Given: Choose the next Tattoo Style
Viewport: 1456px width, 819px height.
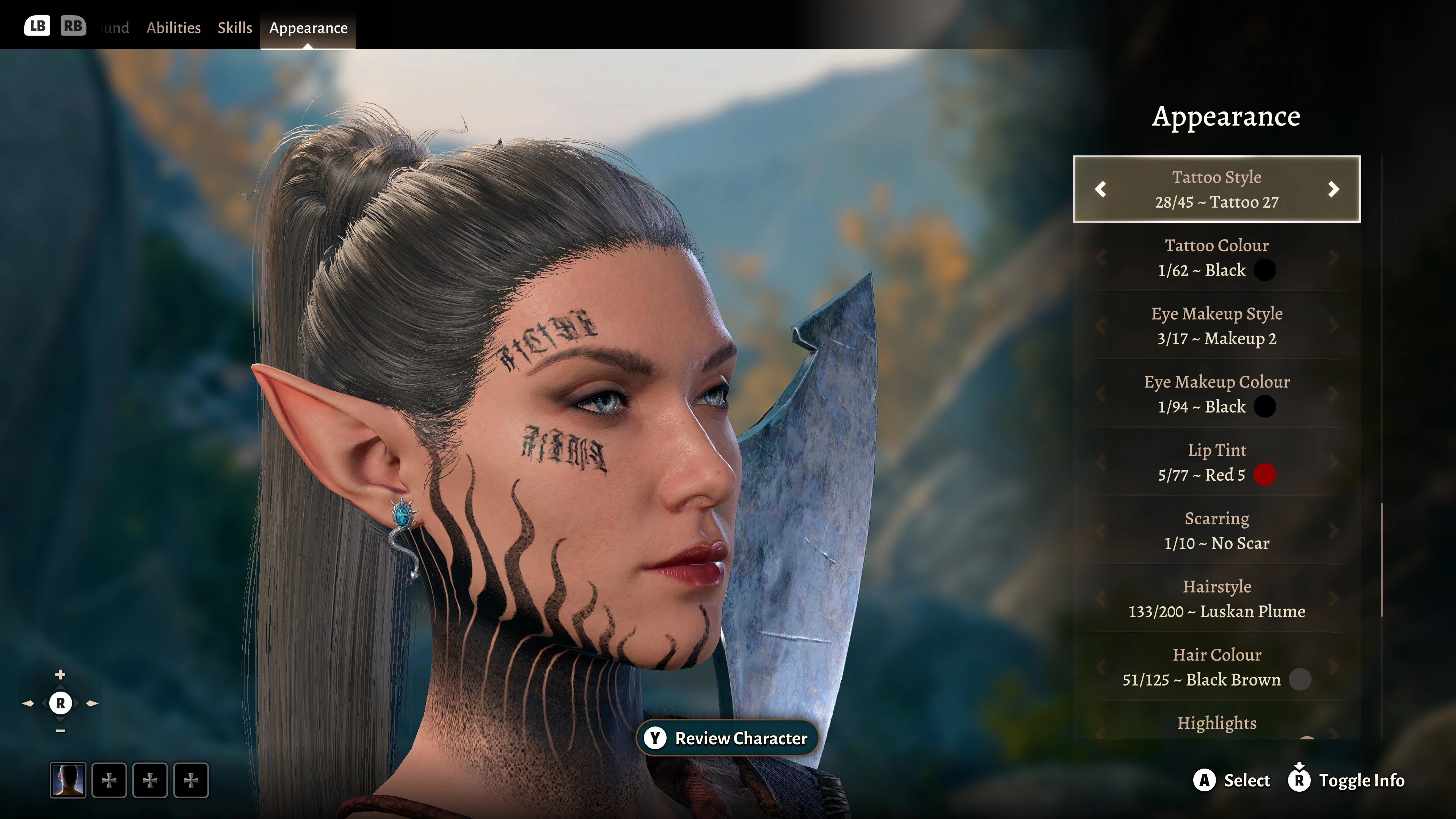Looking at the screenshot, I should click(x=1334, y=189).
